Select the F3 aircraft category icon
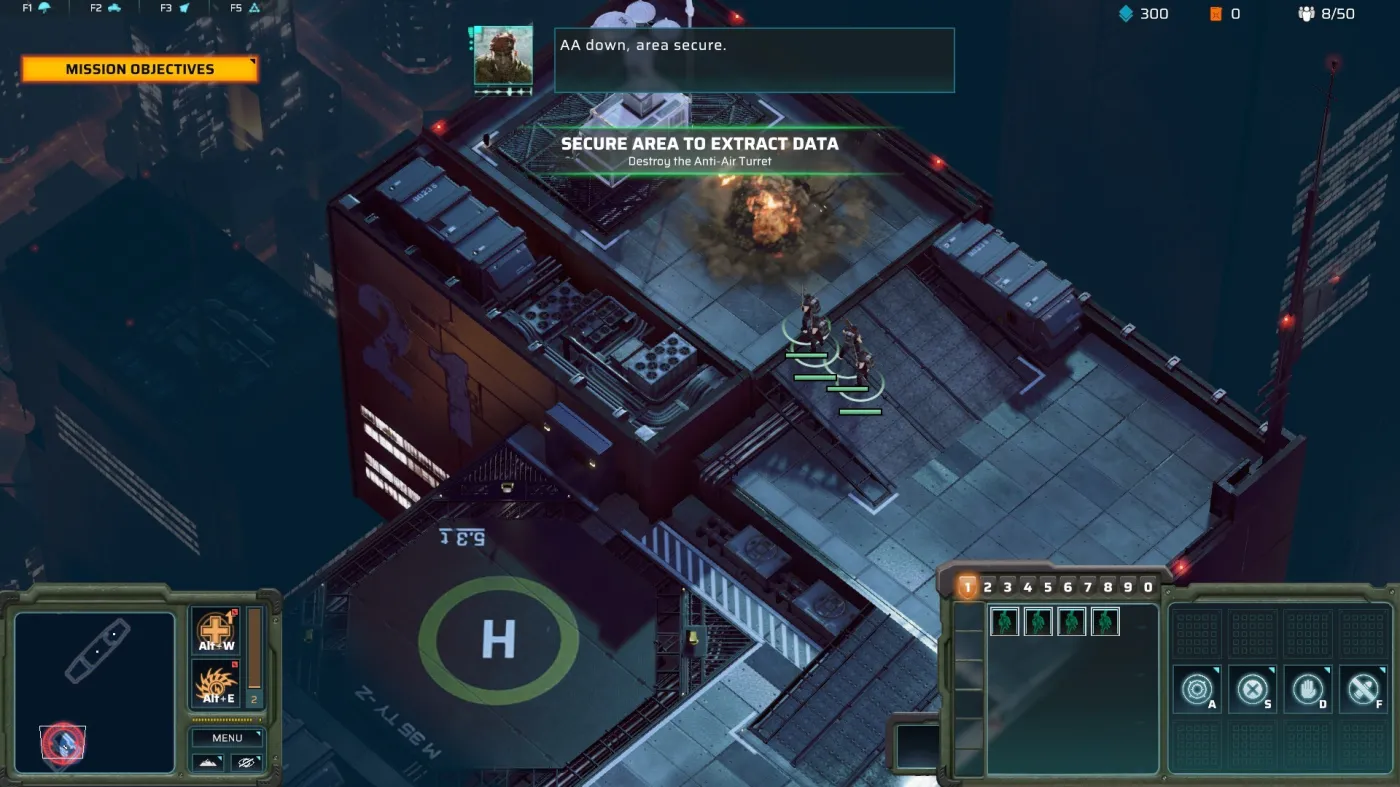1400x787 pixels. tap(185, 7)
